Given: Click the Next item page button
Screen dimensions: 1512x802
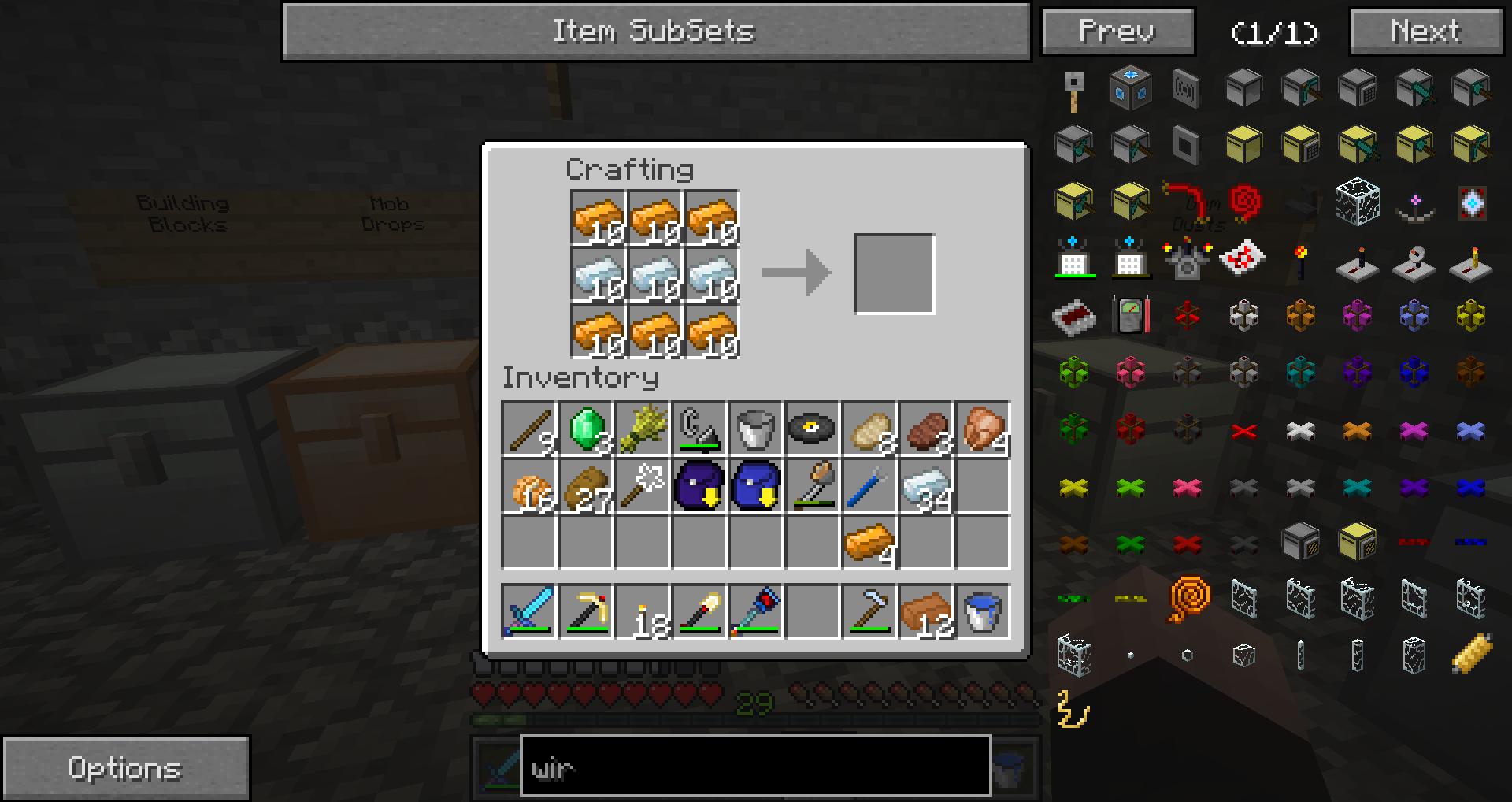Looking at the screenshot, I should tap(1425, 32).
